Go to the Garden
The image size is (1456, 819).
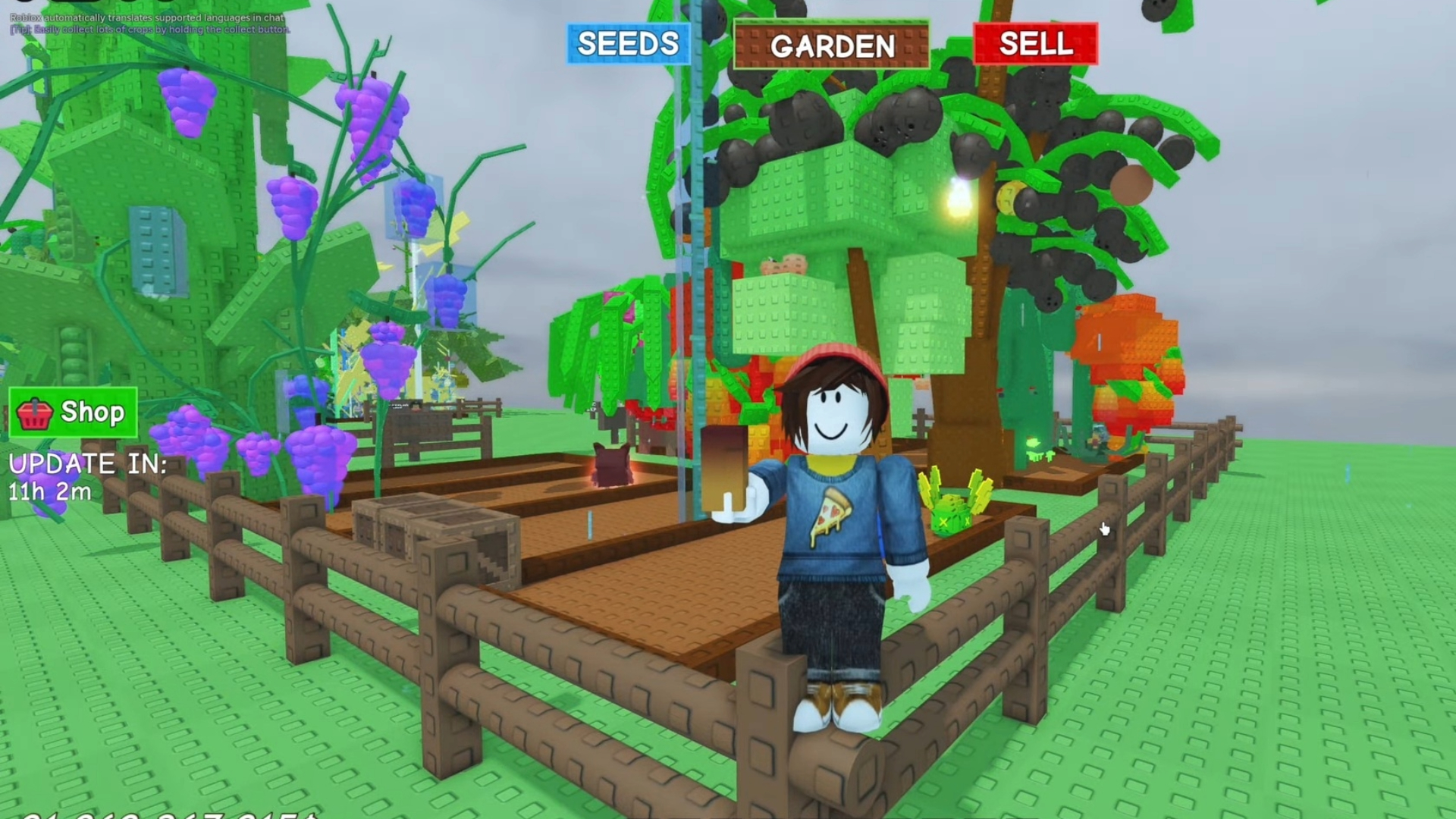coord(832,45)
